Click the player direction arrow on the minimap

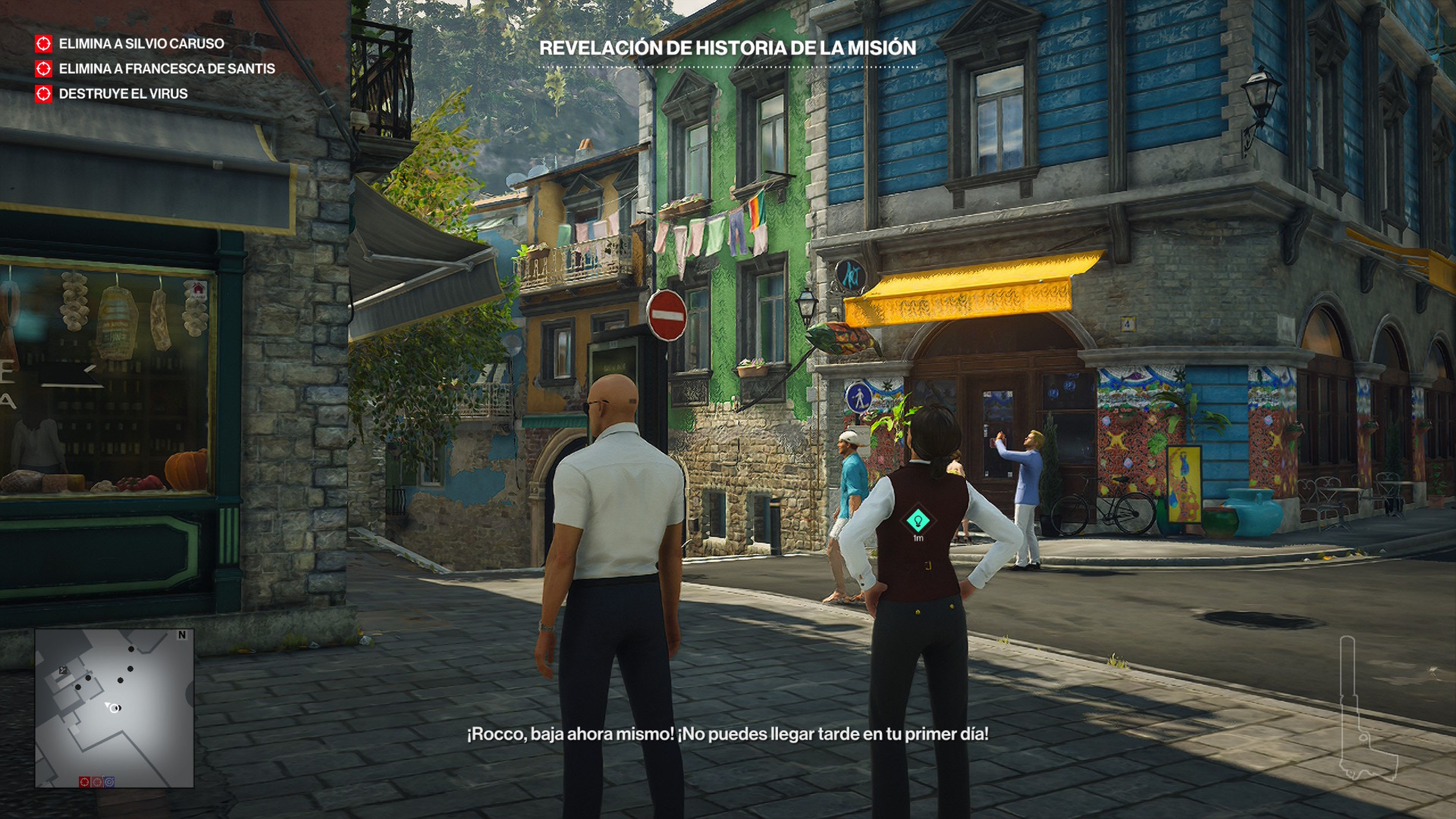(x=108, y=705)
